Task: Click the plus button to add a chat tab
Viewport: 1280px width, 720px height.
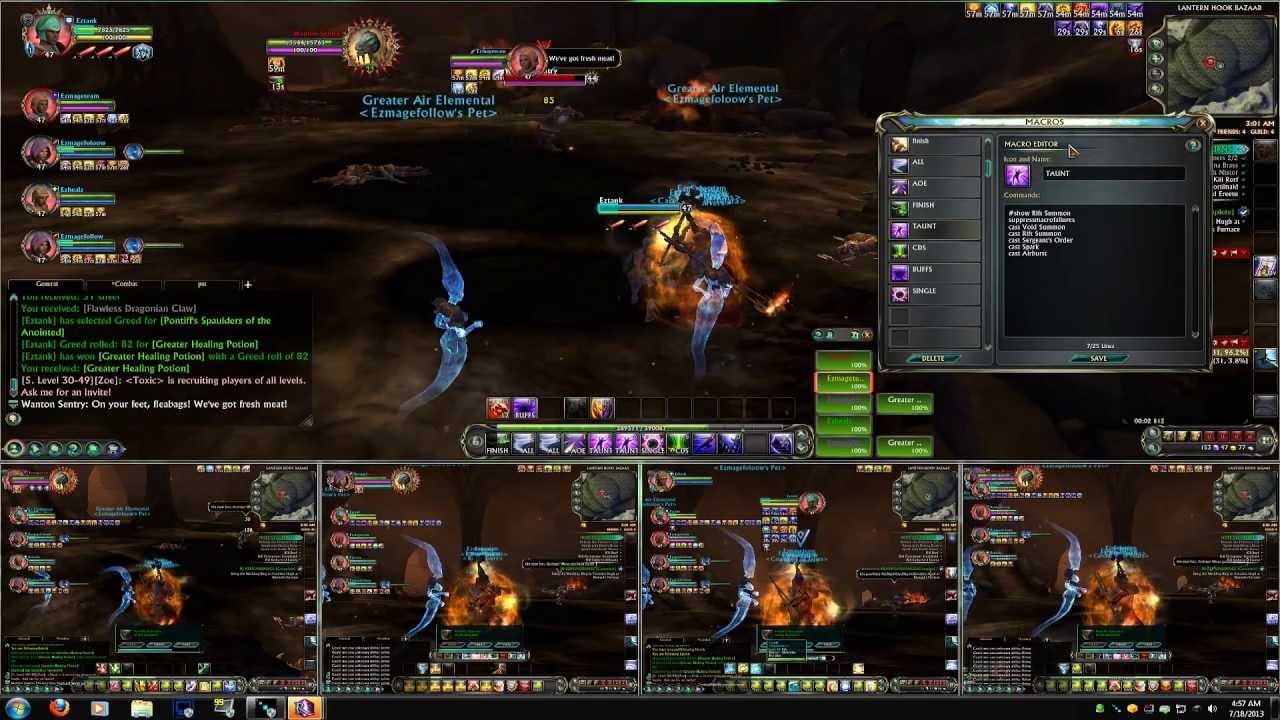Action: [x=247, y=284]
